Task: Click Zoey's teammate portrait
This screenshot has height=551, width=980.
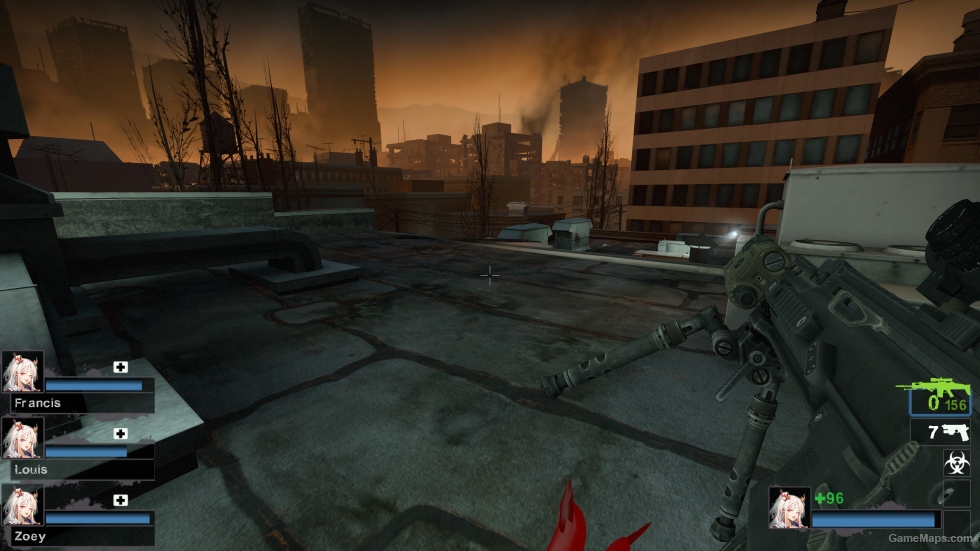Action: (22, 505)
